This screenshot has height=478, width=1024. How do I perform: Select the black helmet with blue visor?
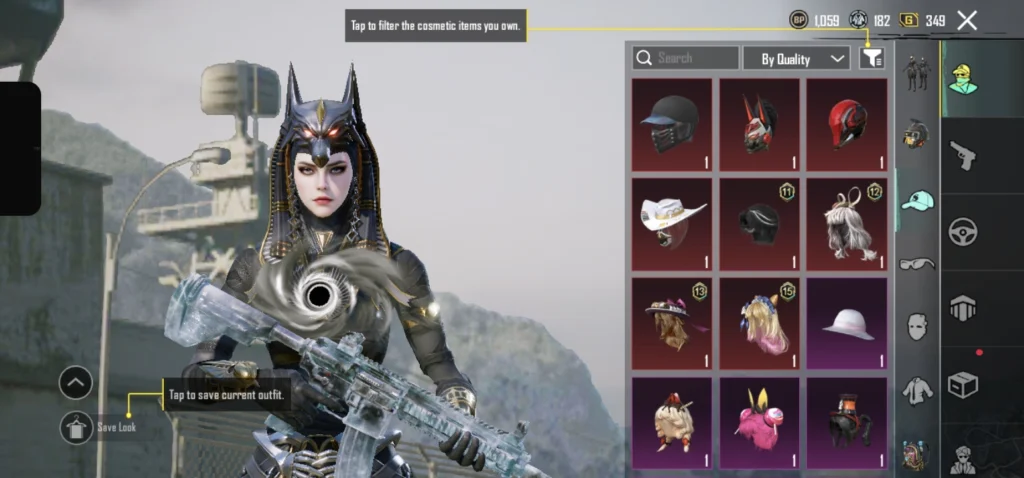click(671, 125)
